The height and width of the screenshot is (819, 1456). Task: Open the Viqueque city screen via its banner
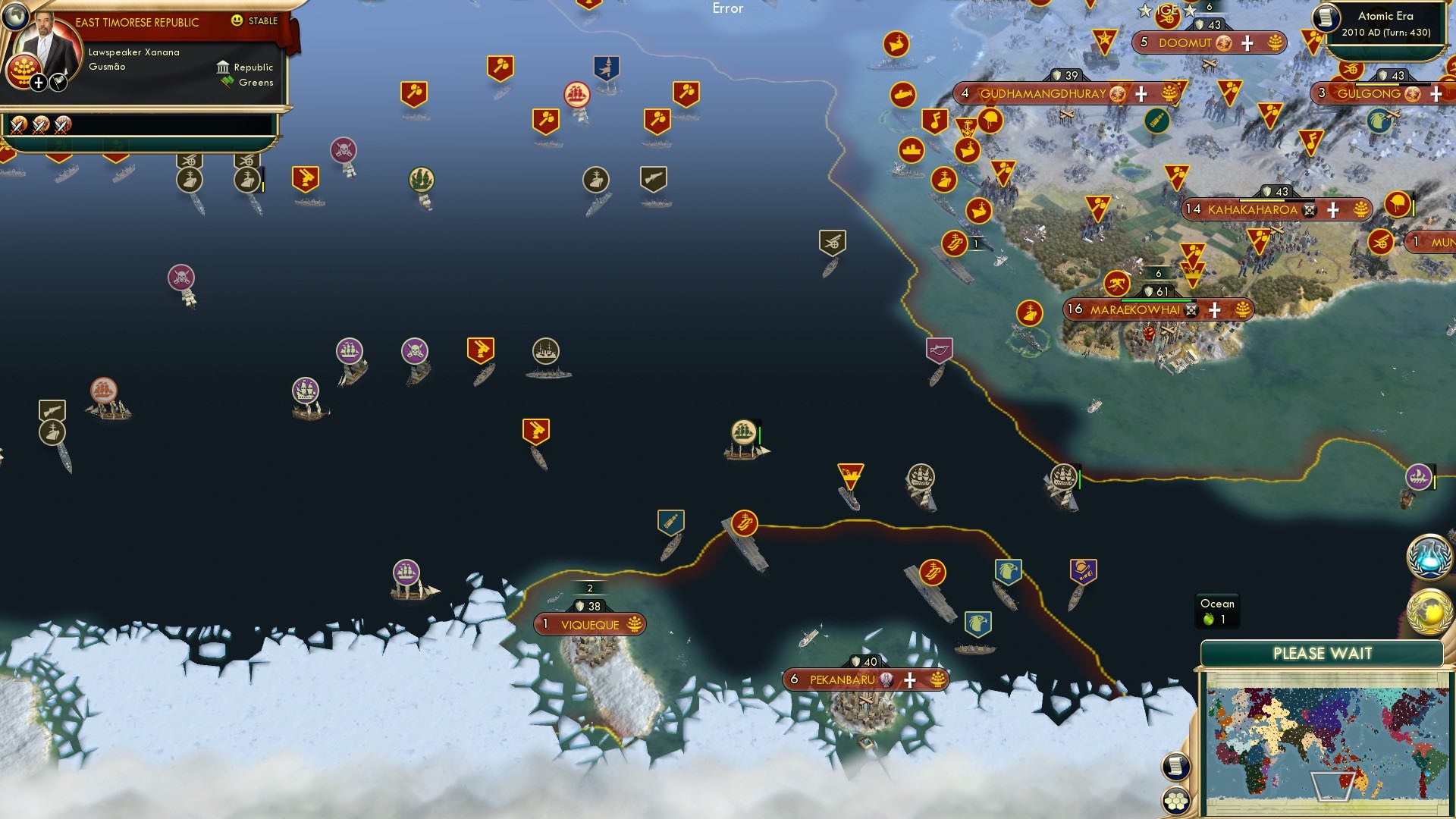(x=590, y=624)
